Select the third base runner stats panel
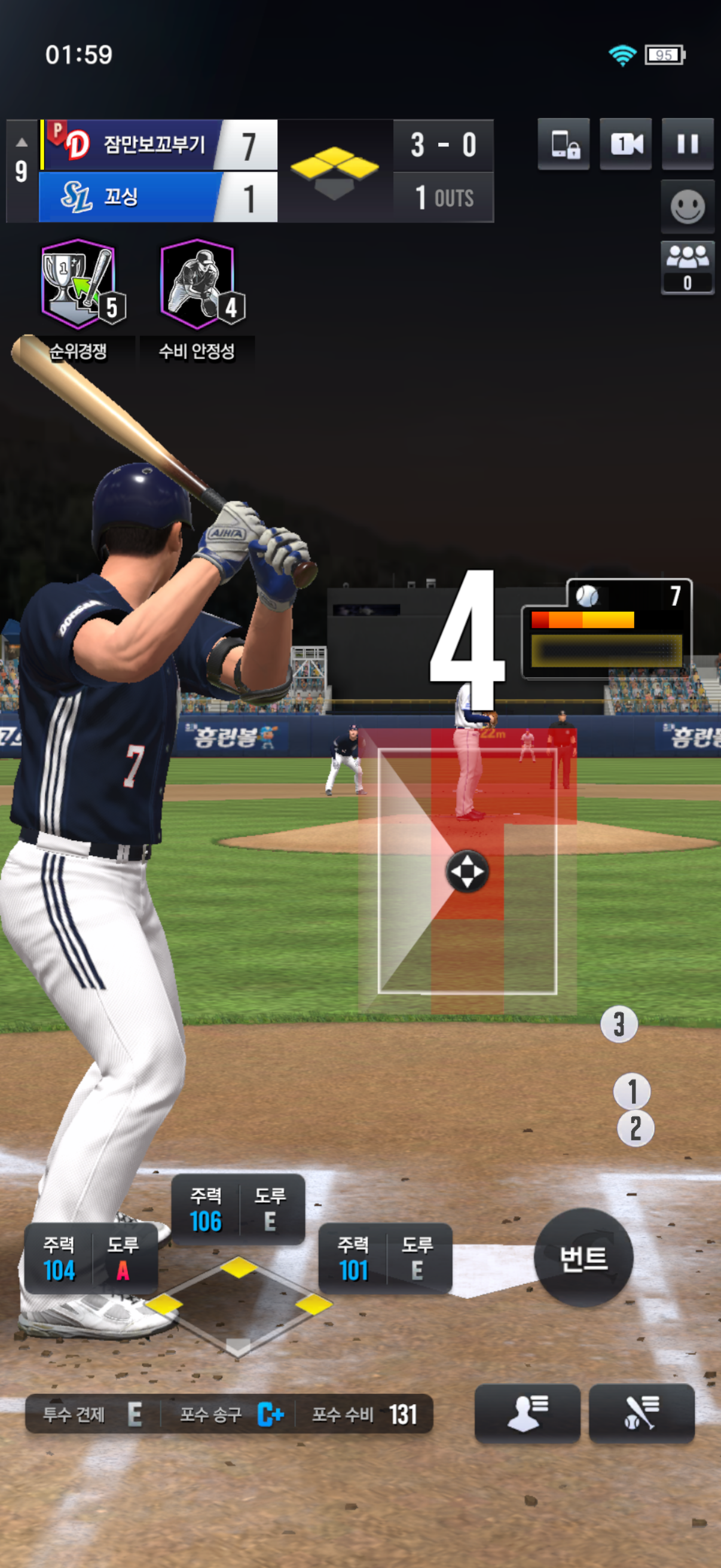 point(91,1258)
